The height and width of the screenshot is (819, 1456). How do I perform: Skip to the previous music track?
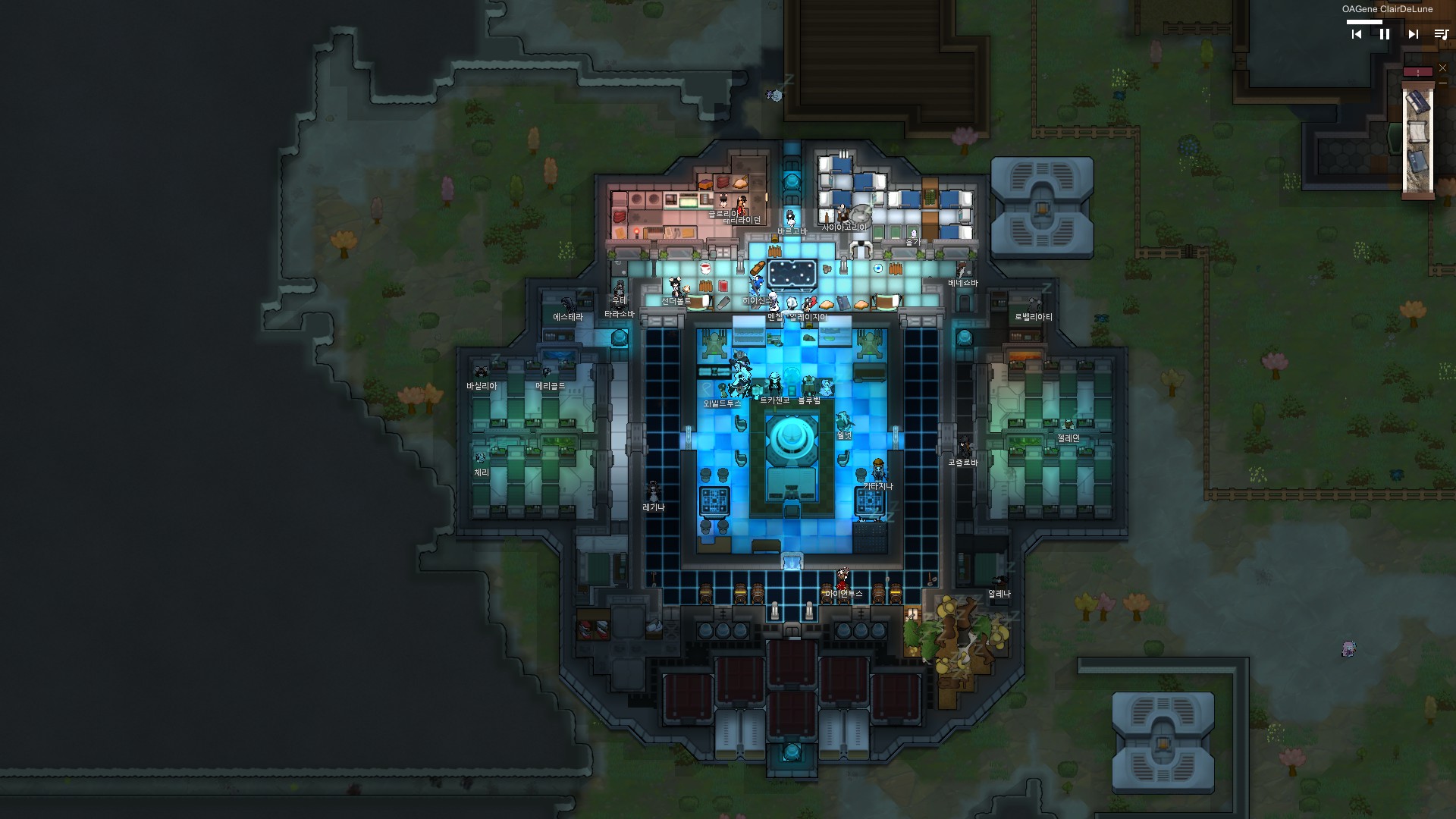pyautogui.click(x=1357, y=34)
